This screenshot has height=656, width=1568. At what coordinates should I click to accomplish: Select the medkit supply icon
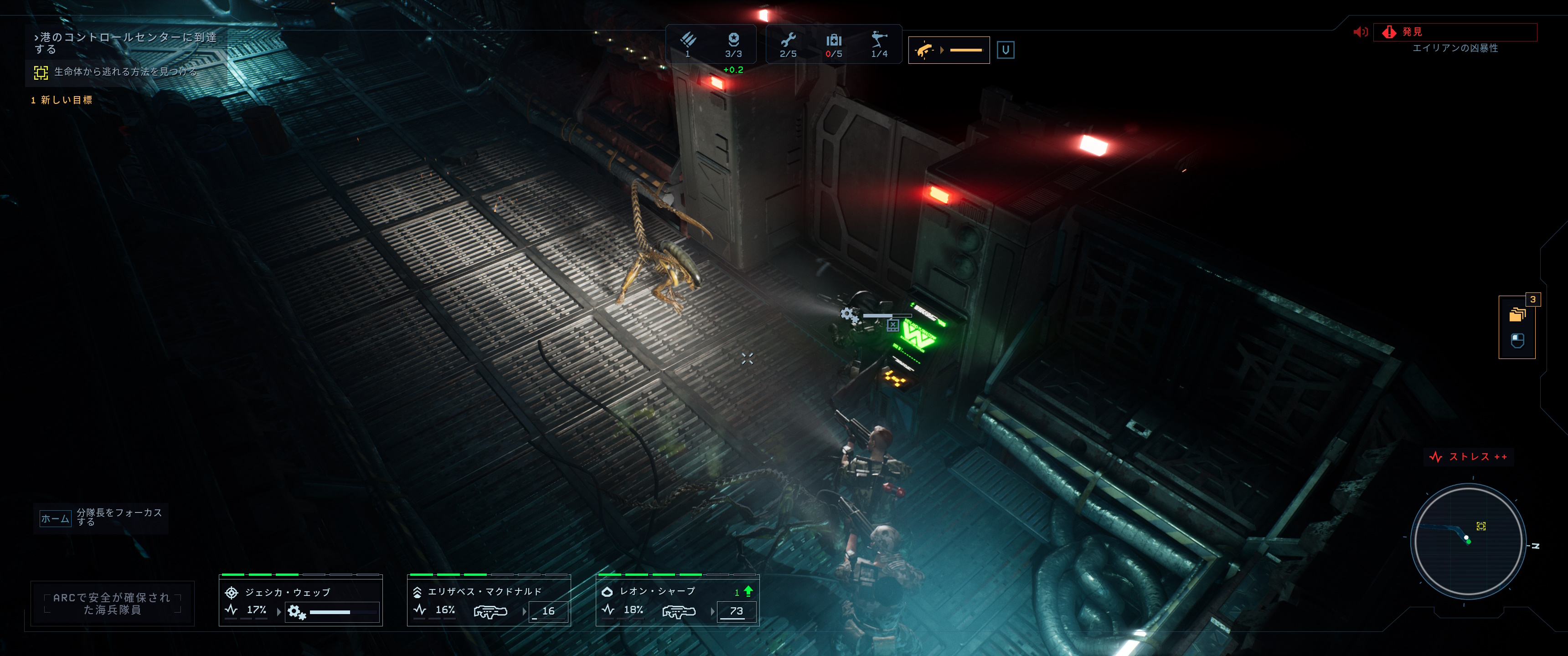[834, 41]
